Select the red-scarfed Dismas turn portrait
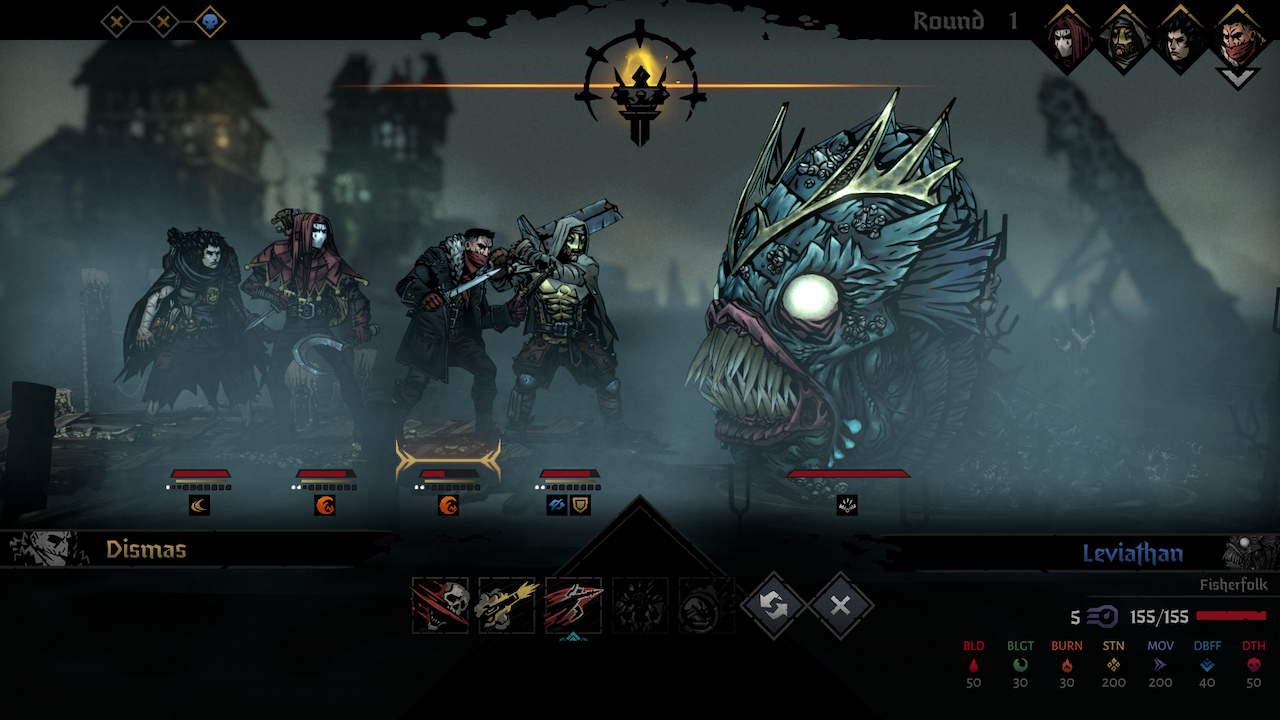Image resolution: width=1280 pixels, height=720 pixels. click(1238, 40)
